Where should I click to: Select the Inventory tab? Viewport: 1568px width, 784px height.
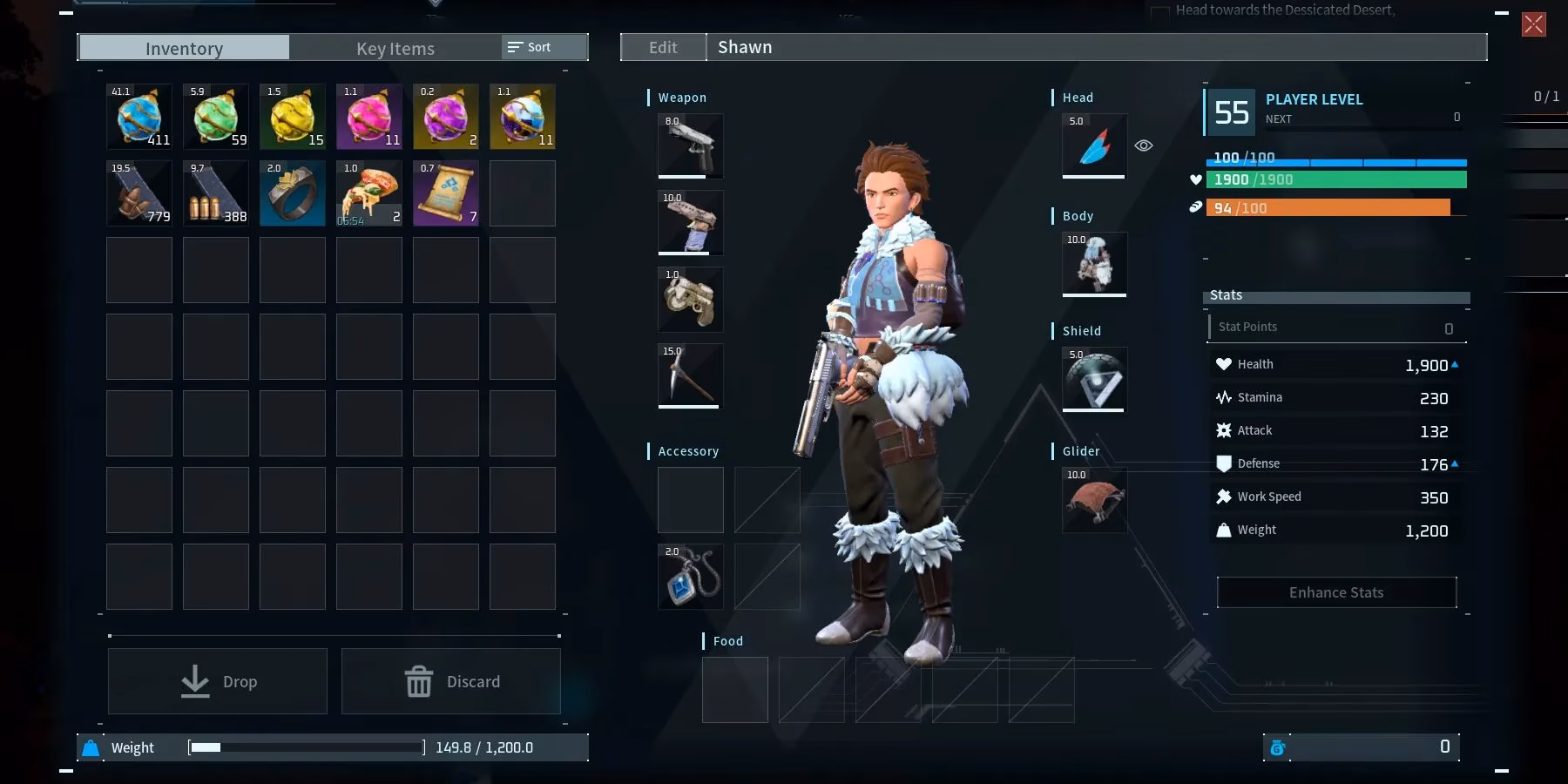tap(184, 48)
